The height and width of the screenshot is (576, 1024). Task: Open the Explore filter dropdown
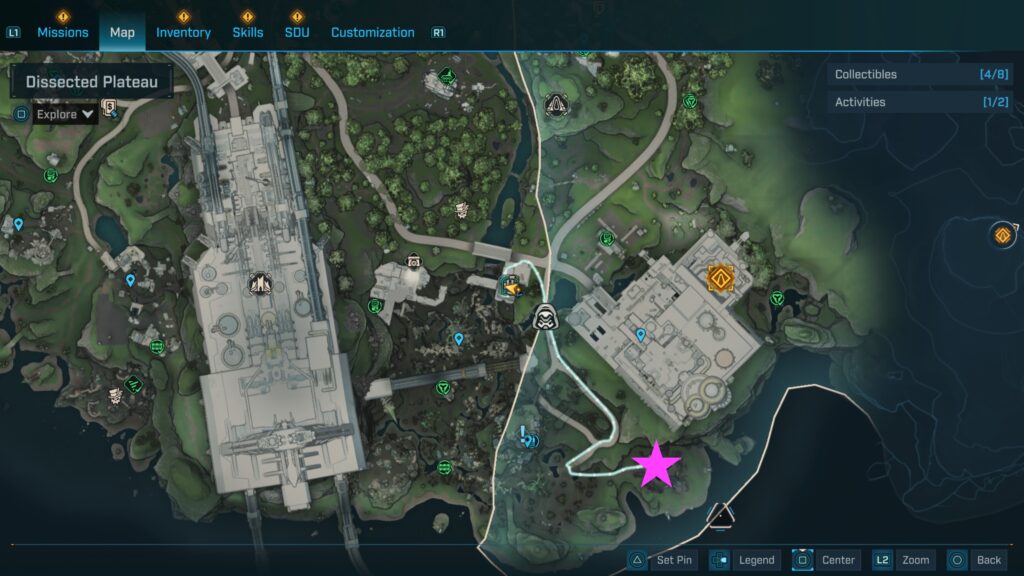click(65, 114)
